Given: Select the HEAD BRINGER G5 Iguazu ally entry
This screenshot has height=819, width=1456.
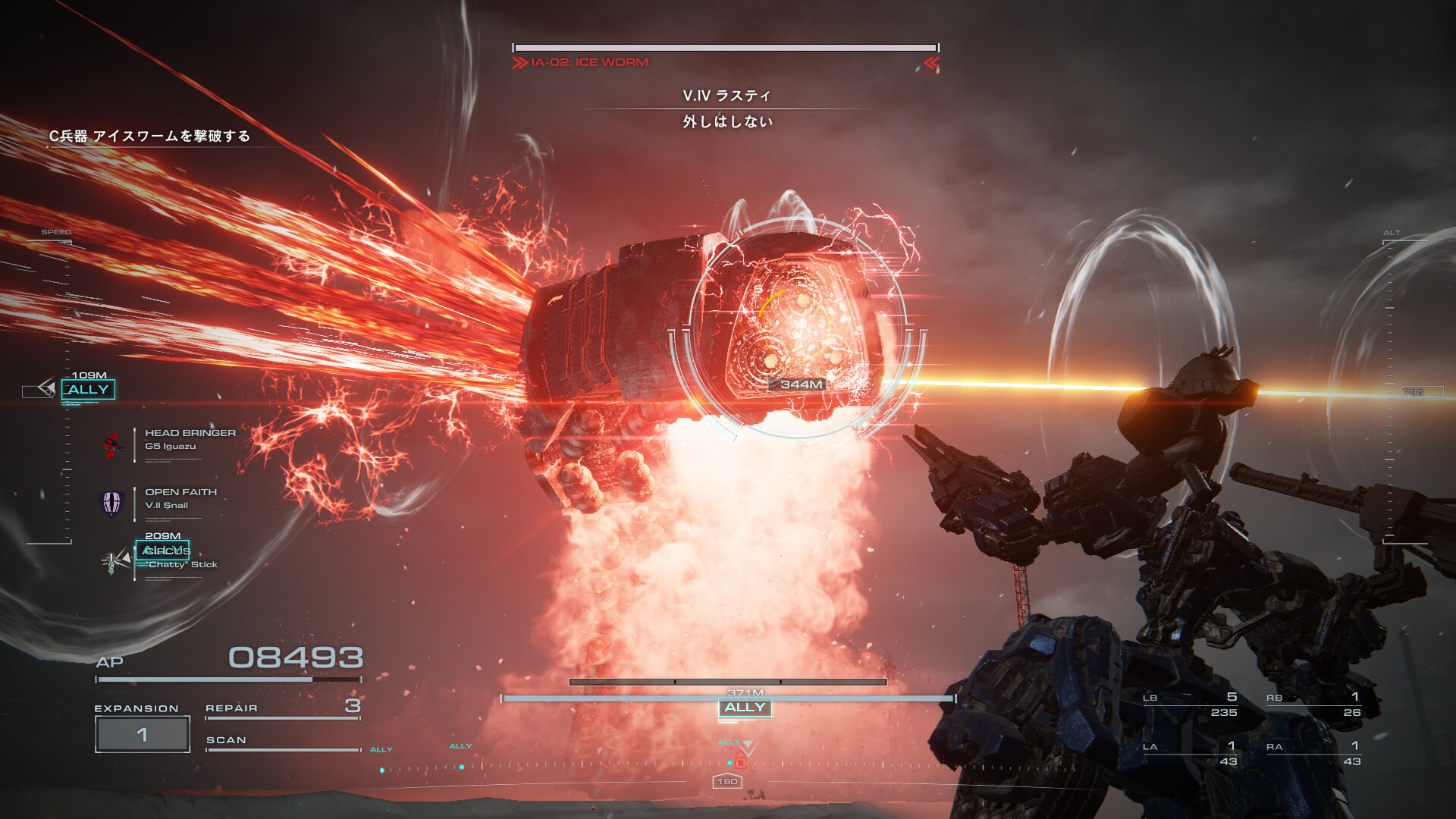Looking at the screenshot, I should 190,440.
